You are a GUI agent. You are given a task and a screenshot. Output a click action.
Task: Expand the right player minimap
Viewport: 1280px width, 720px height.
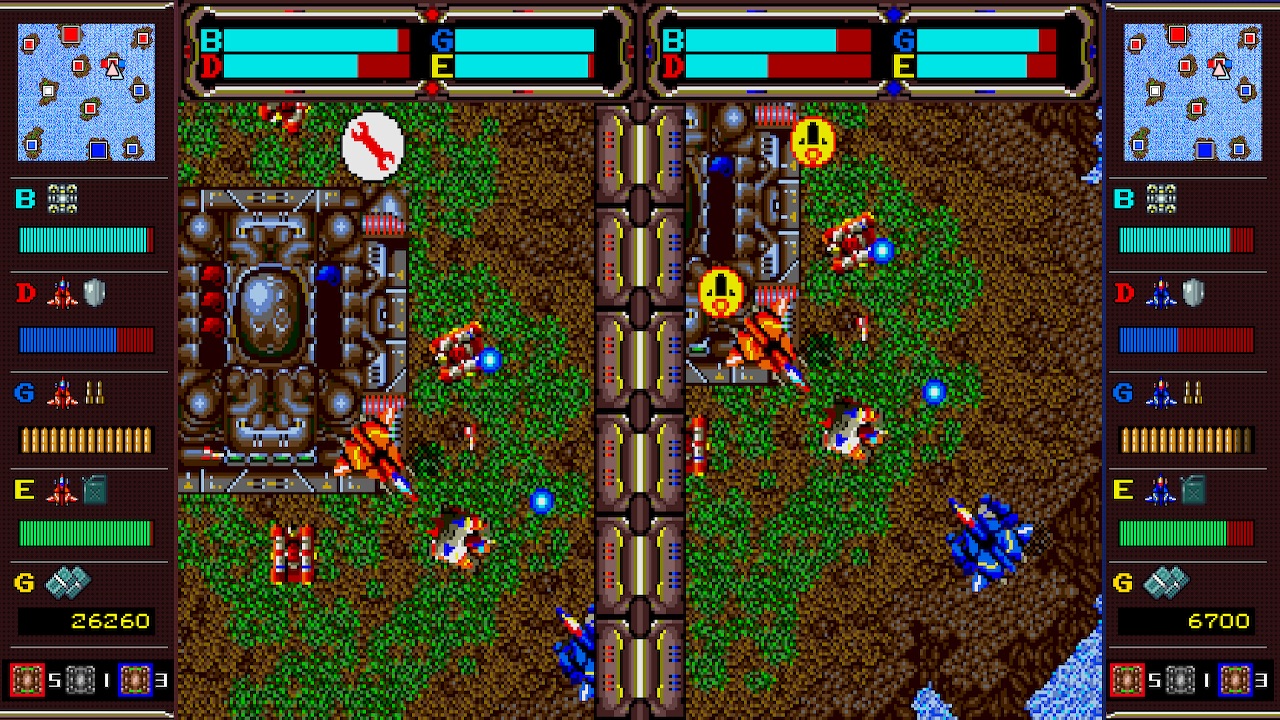point(1195,92)
